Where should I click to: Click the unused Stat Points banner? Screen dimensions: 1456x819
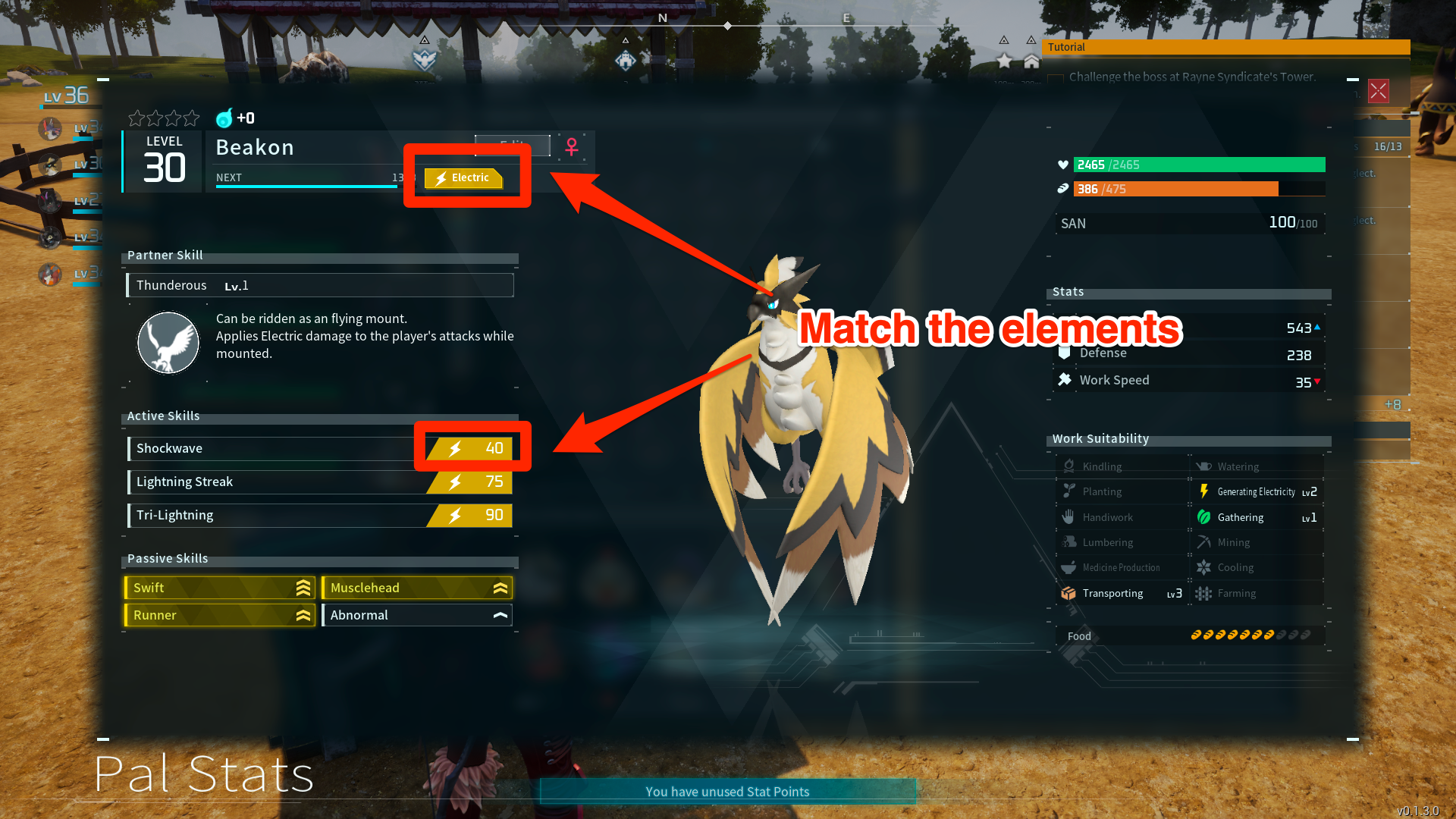click(x=727, y=791)
